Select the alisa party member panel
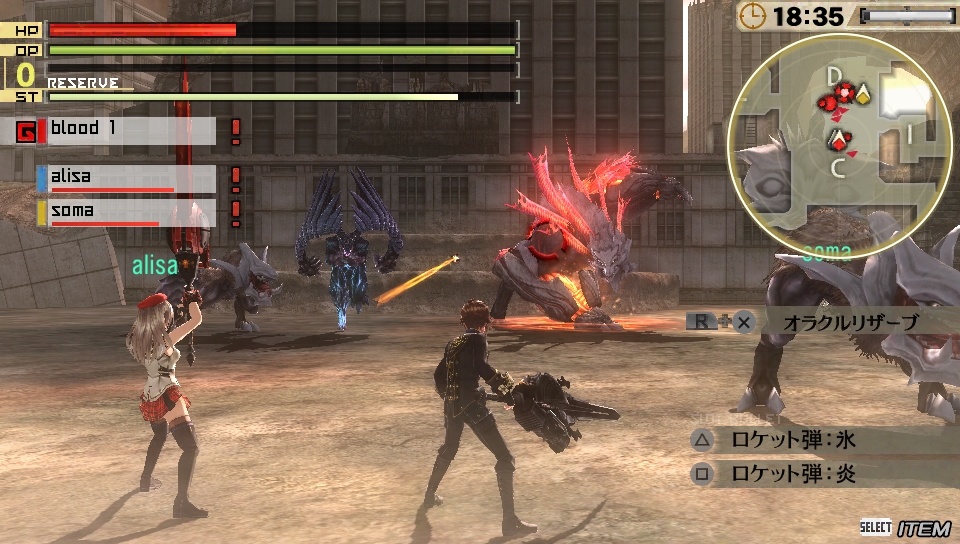960x544 pixels. [x=127, y=178]
